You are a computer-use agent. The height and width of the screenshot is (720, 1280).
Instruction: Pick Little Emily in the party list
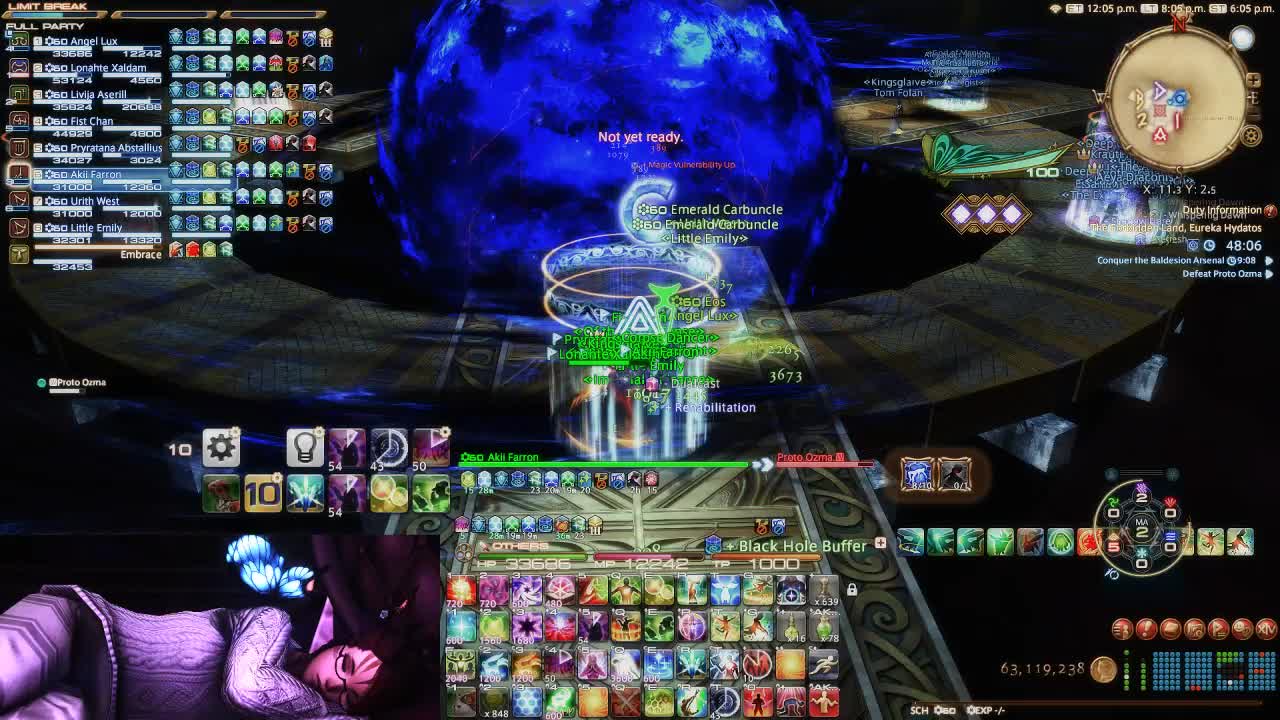pos(96,228)
